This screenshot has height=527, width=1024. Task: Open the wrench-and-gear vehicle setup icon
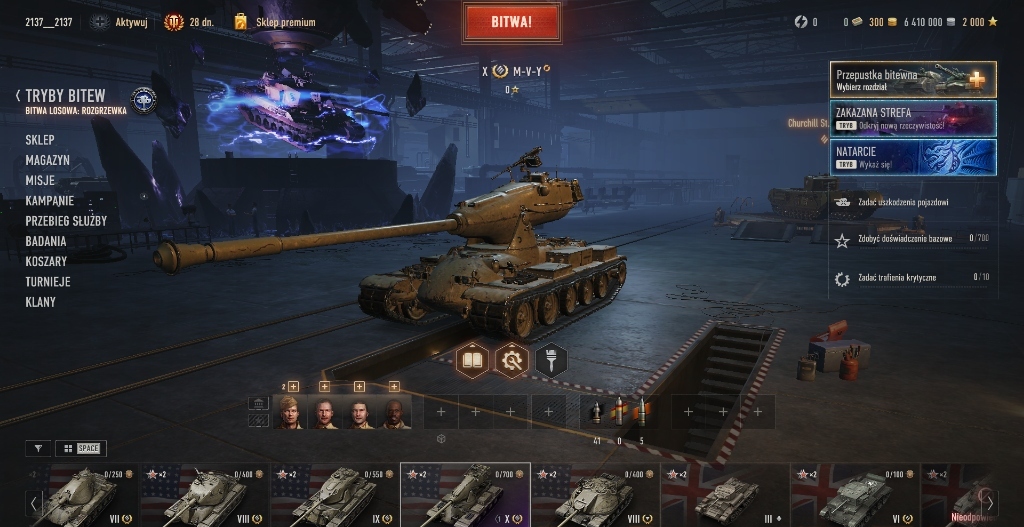click(512, 359)
